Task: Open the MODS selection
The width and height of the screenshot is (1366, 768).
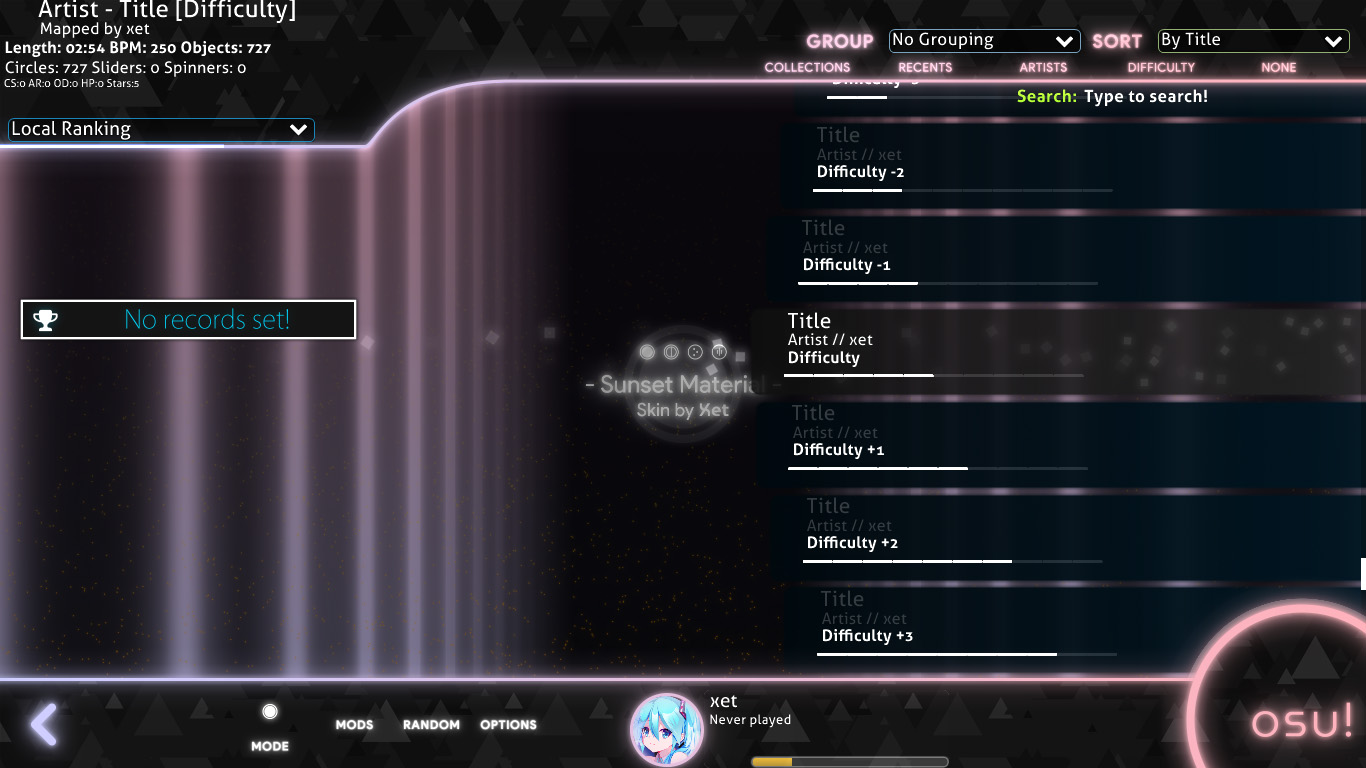Action: 354,724
